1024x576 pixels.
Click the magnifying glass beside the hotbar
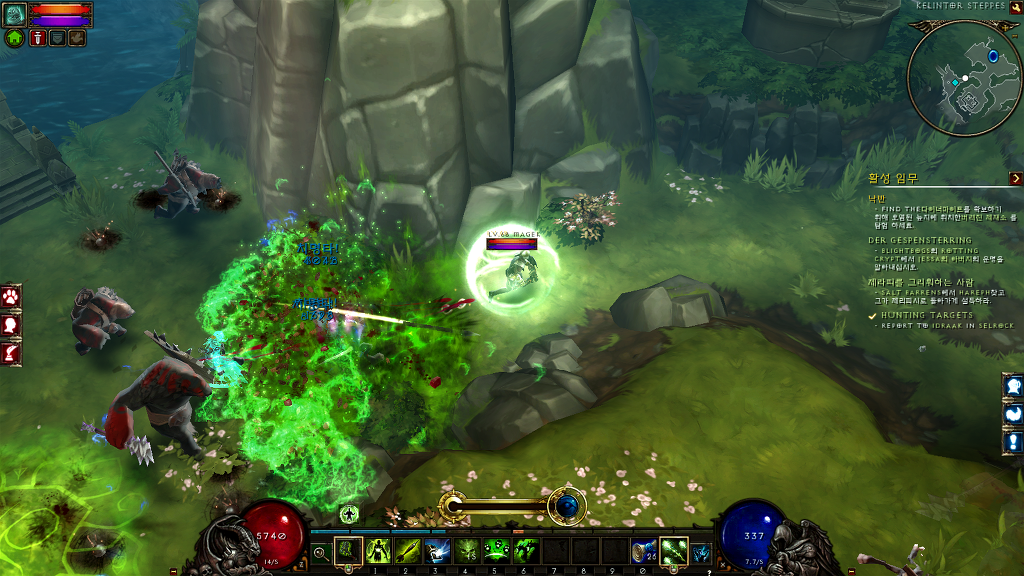click(x=320, y=551)
